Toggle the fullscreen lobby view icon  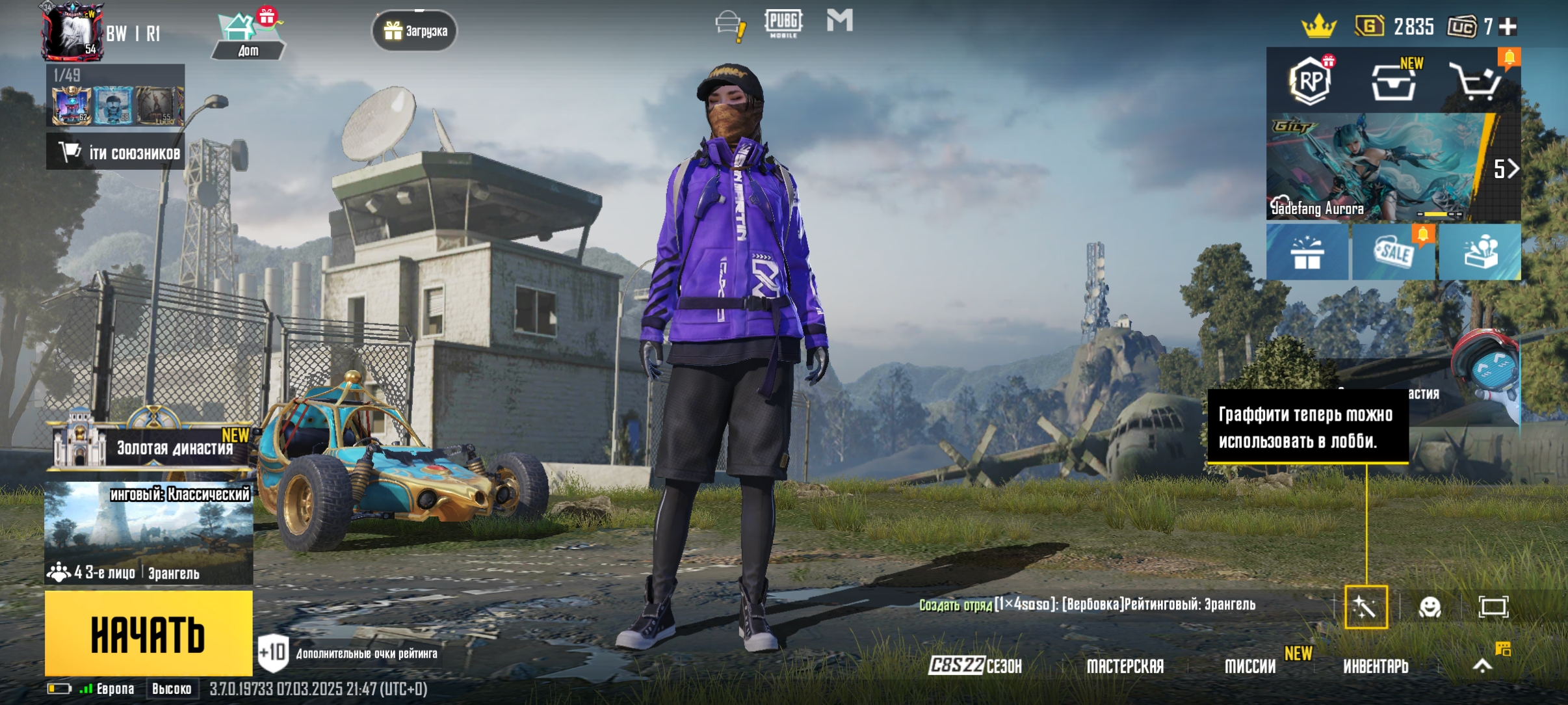click(x=1493, y=607)
